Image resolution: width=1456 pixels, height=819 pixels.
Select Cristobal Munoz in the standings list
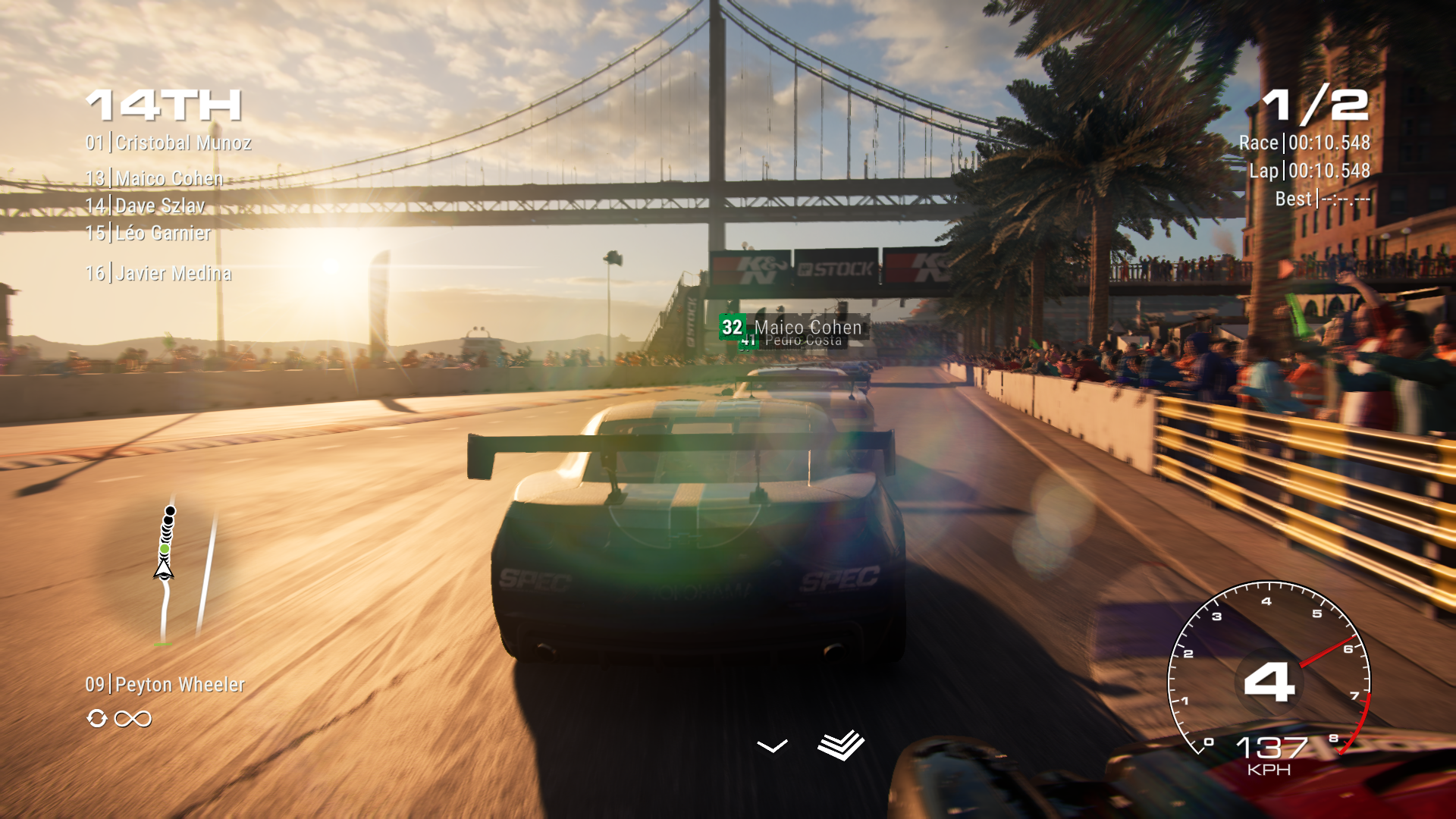coord(168,143)
